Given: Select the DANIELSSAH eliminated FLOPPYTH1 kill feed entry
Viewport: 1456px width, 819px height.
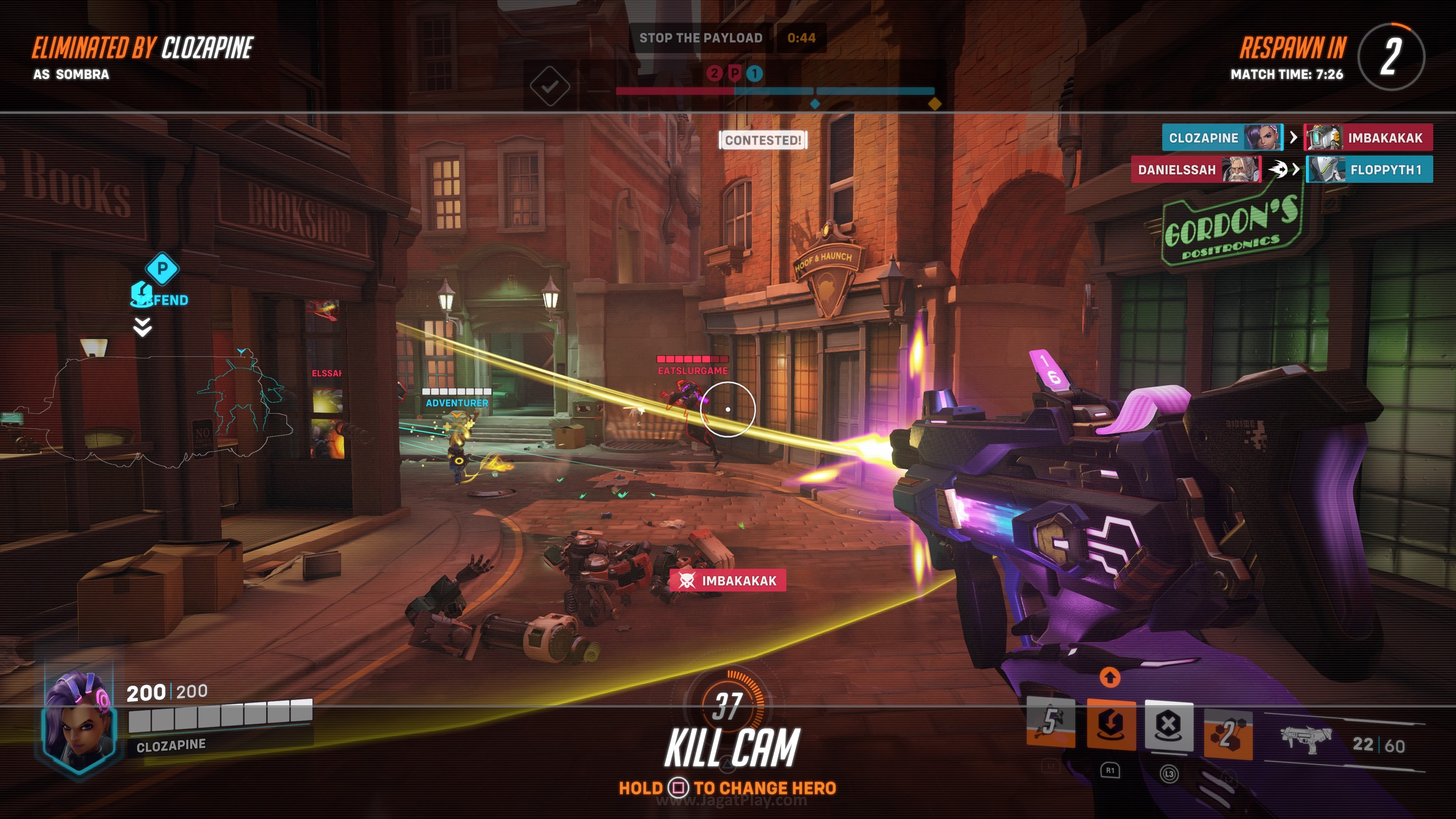Looking at the screenshot, I should (1281, 169).
